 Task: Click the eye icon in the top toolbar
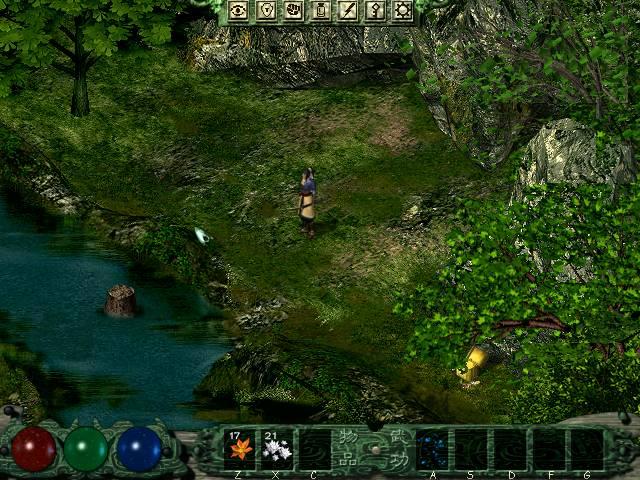click(239, 11)
